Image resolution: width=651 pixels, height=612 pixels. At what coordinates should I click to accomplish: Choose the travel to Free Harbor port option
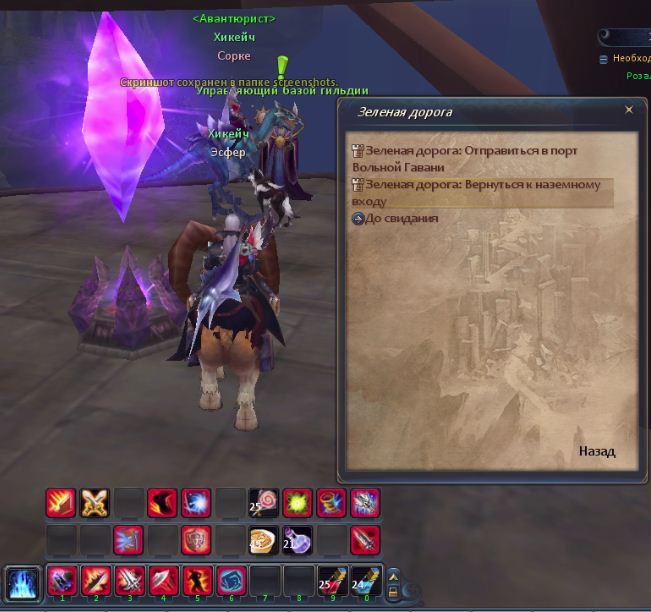tap(470, 158)
